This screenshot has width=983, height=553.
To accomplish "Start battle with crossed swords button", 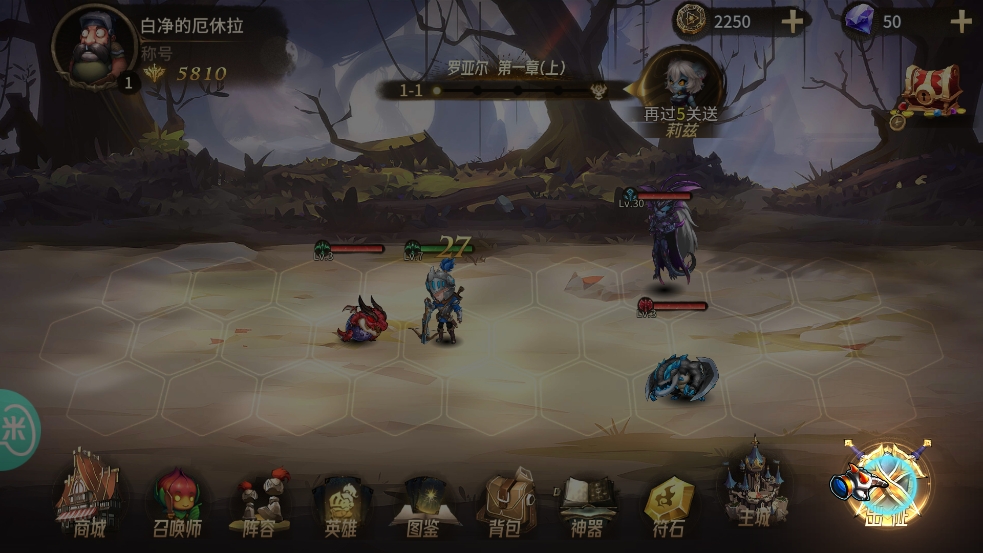I will pyautogui.click(x=886, y=483).
